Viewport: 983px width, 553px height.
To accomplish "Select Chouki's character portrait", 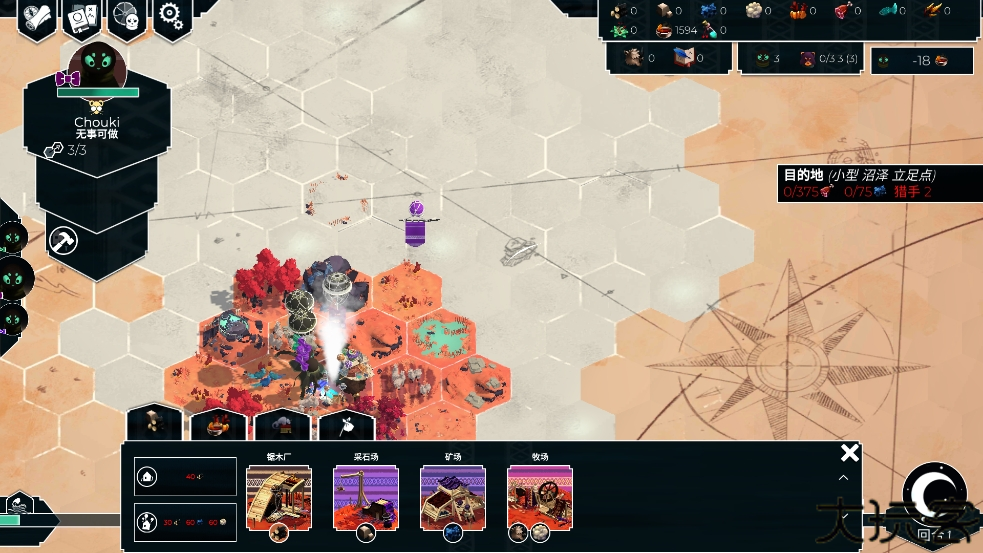I will pyautogui.click(x=97, y=70).
